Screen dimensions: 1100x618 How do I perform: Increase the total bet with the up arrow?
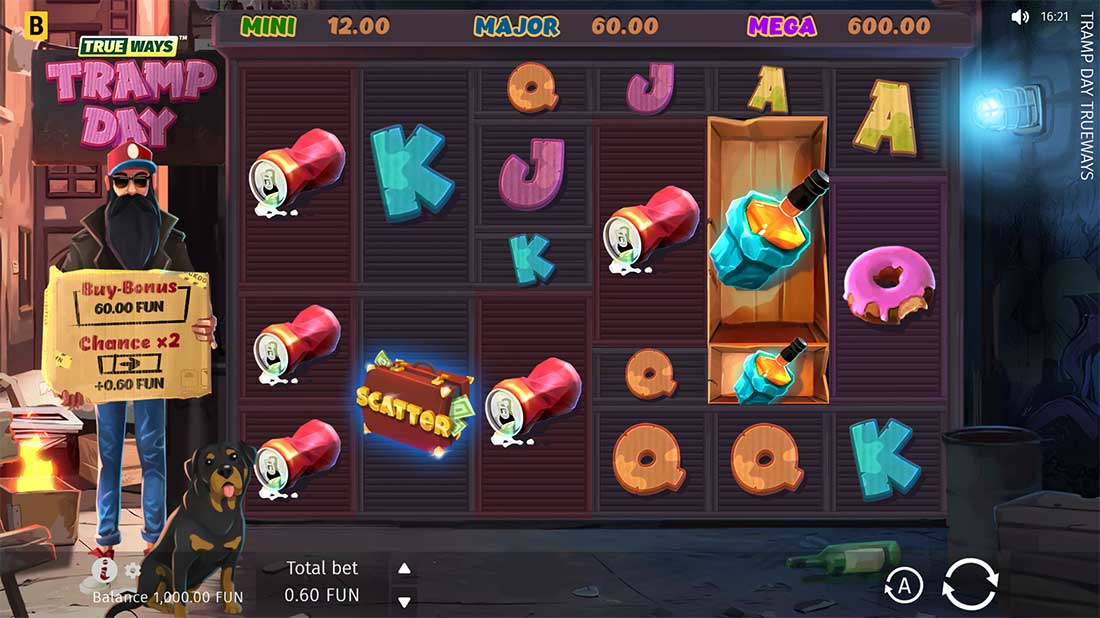pos(404,569)
